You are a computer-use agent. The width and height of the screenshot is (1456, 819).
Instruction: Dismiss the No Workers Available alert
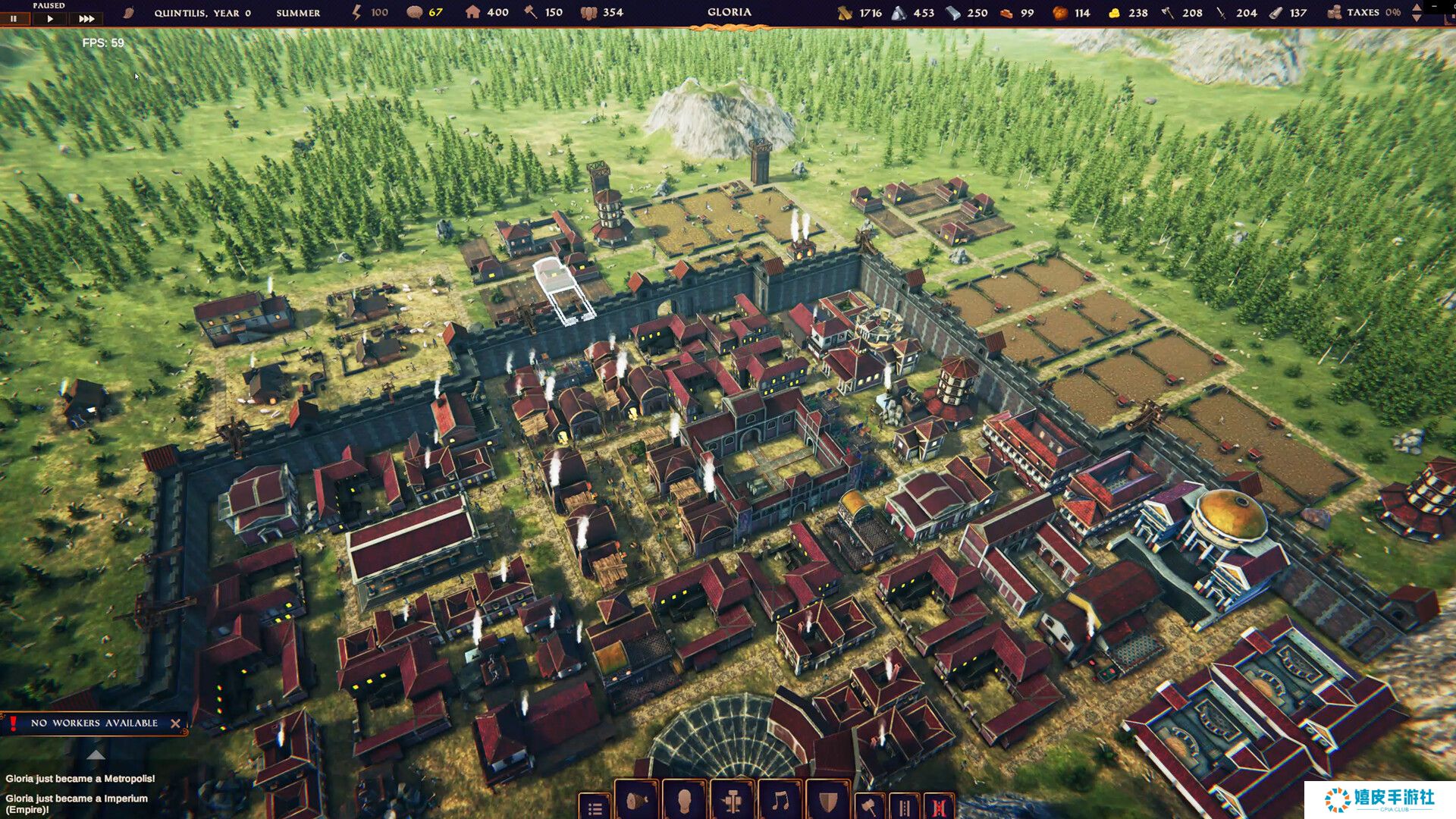coord(175,723)
